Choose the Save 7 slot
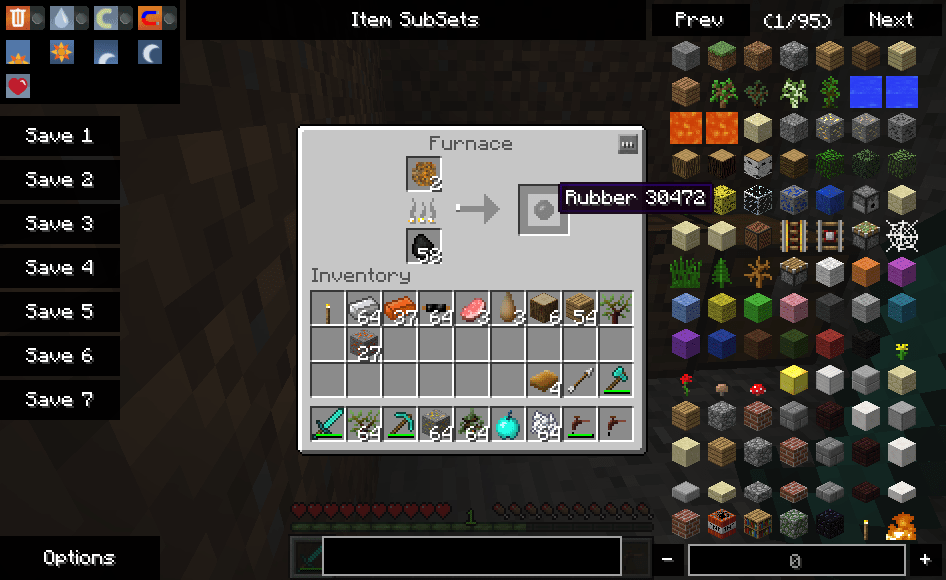Image resolution: width=946 pixels, height=580 pixels. pyautogui.click(x=59, y=400)
